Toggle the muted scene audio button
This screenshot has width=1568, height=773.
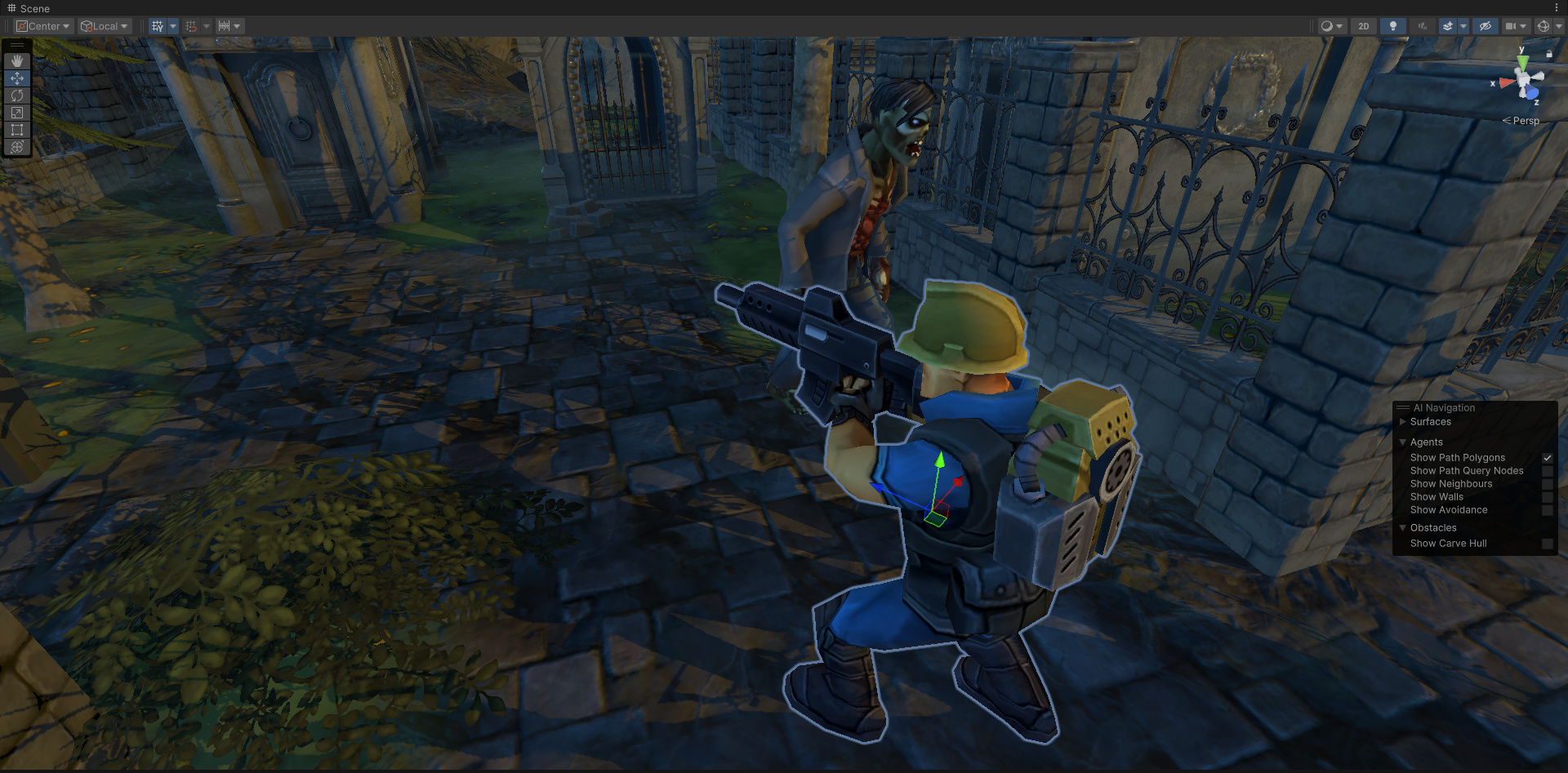point(1422,26)
